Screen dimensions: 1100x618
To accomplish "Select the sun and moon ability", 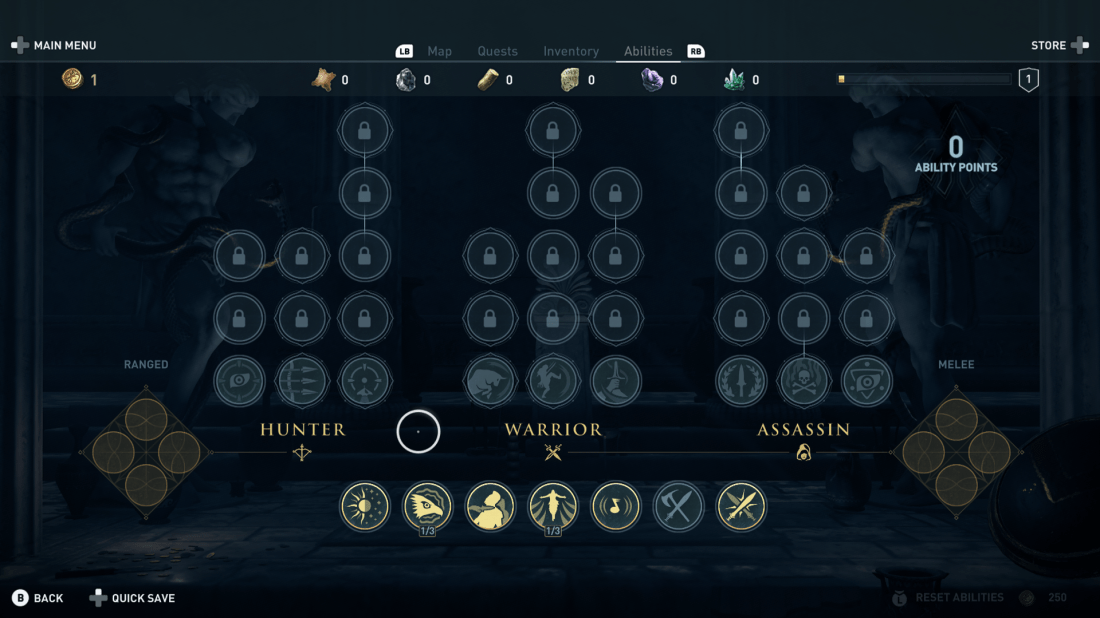I will click(x=365, y=507).
